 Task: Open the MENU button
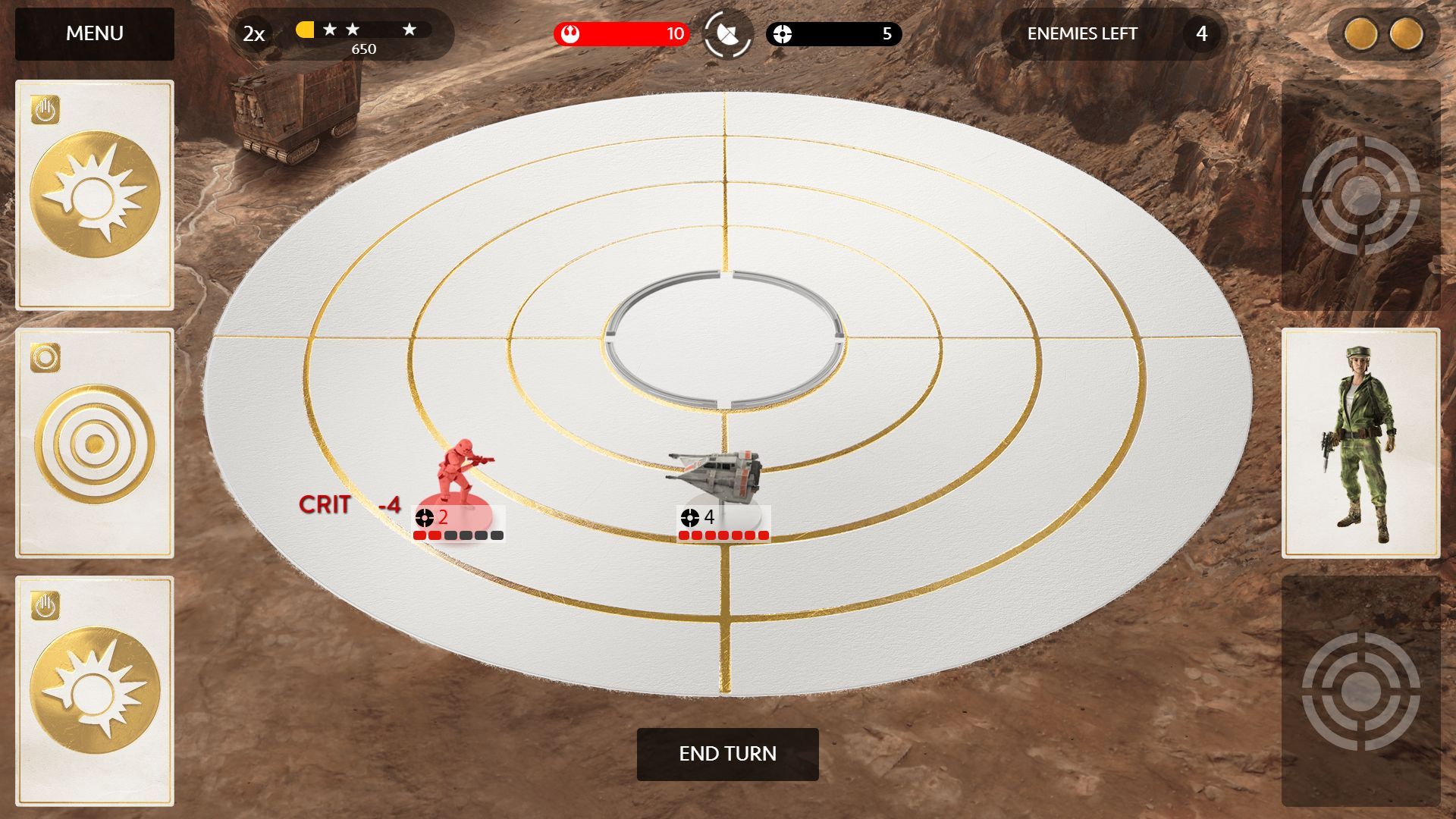coord(95,34)
